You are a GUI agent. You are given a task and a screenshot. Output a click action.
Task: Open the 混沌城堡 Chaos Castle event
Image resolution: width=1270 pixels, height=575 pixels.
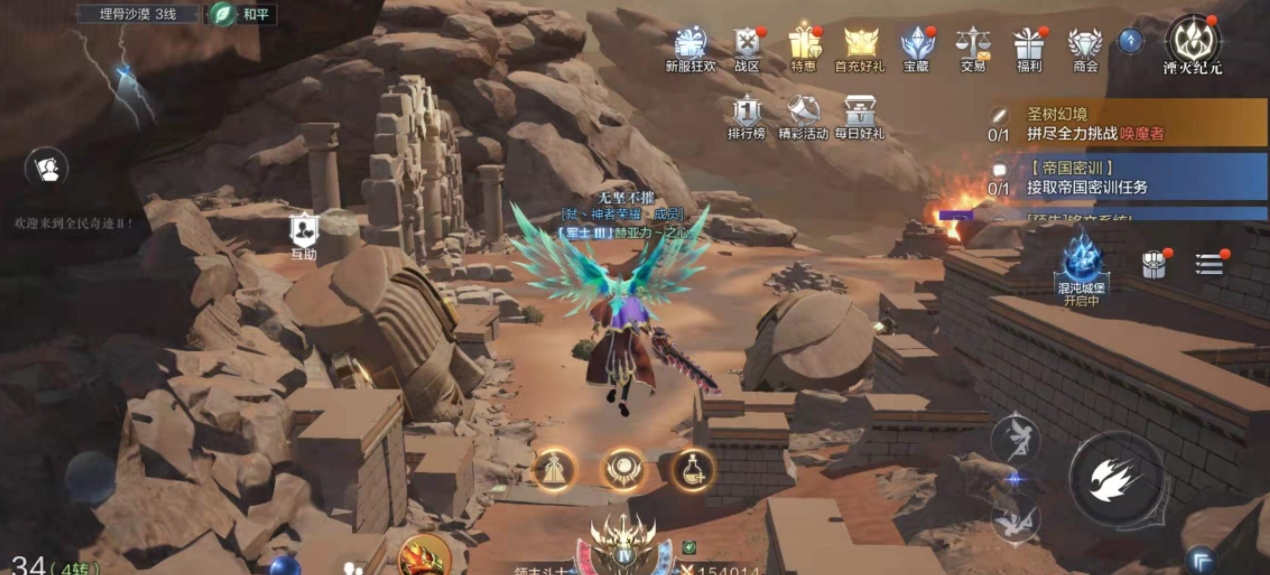(1082, 263)
